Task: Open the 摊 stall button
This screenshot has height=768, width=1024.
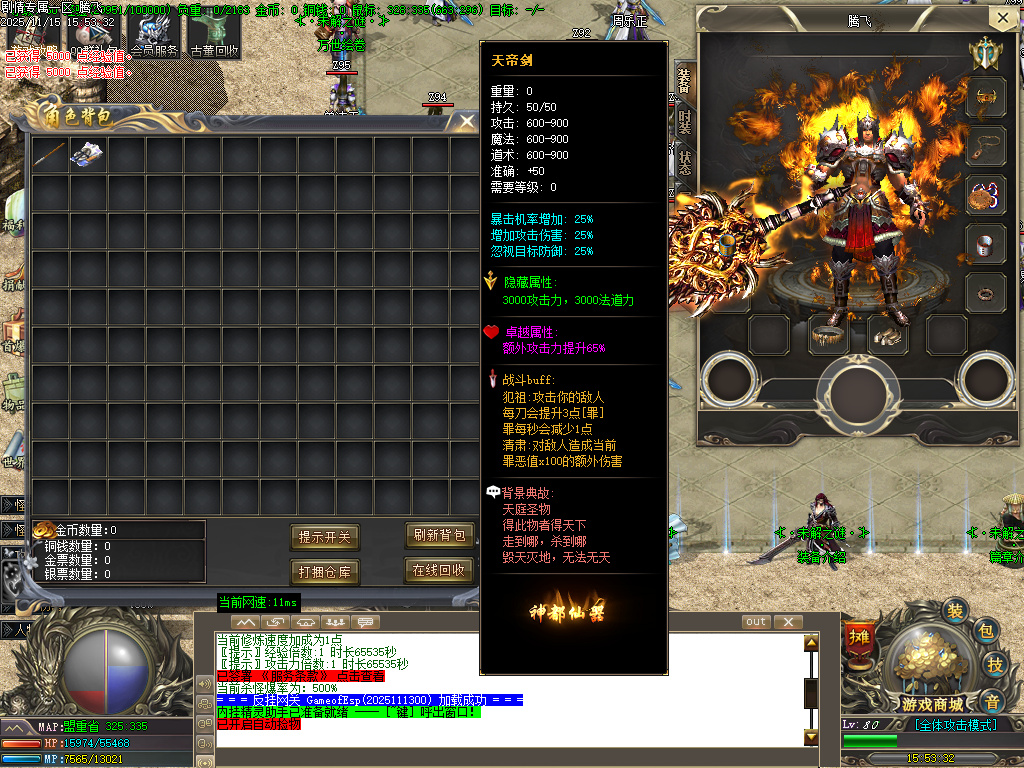Action: click(859, 637)
